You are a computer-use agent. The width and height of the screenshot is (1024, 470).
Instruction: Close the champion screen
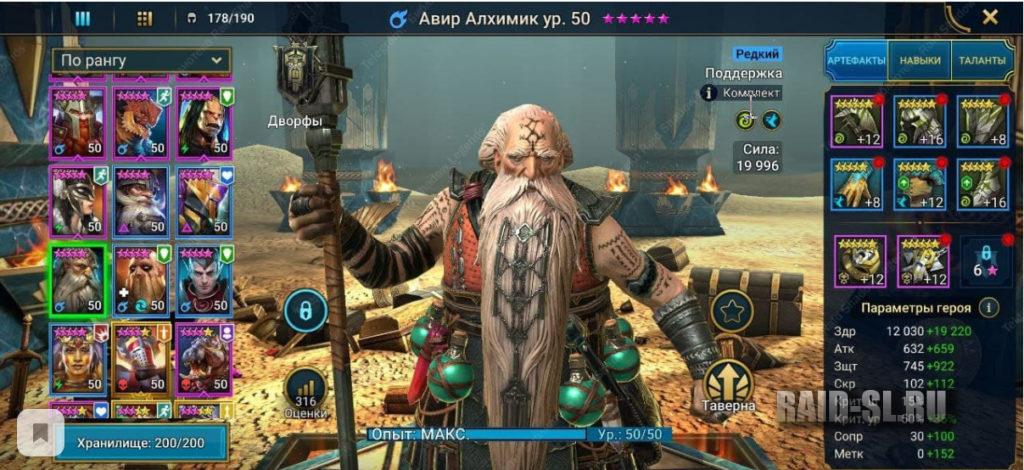coord(990,17)
